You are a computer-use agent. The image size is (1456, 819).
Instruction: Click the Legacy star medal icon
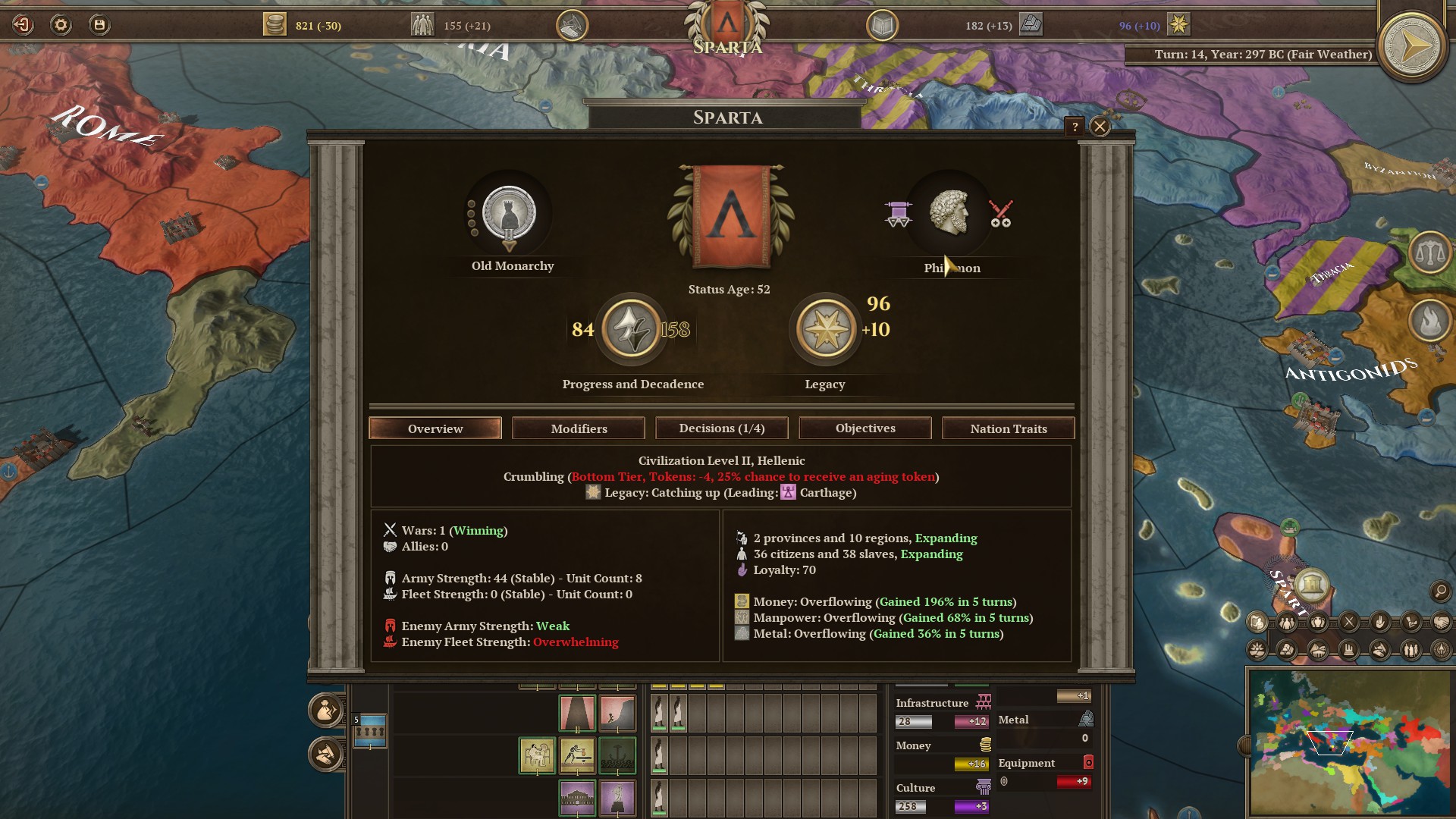click(x=826, y=331)
